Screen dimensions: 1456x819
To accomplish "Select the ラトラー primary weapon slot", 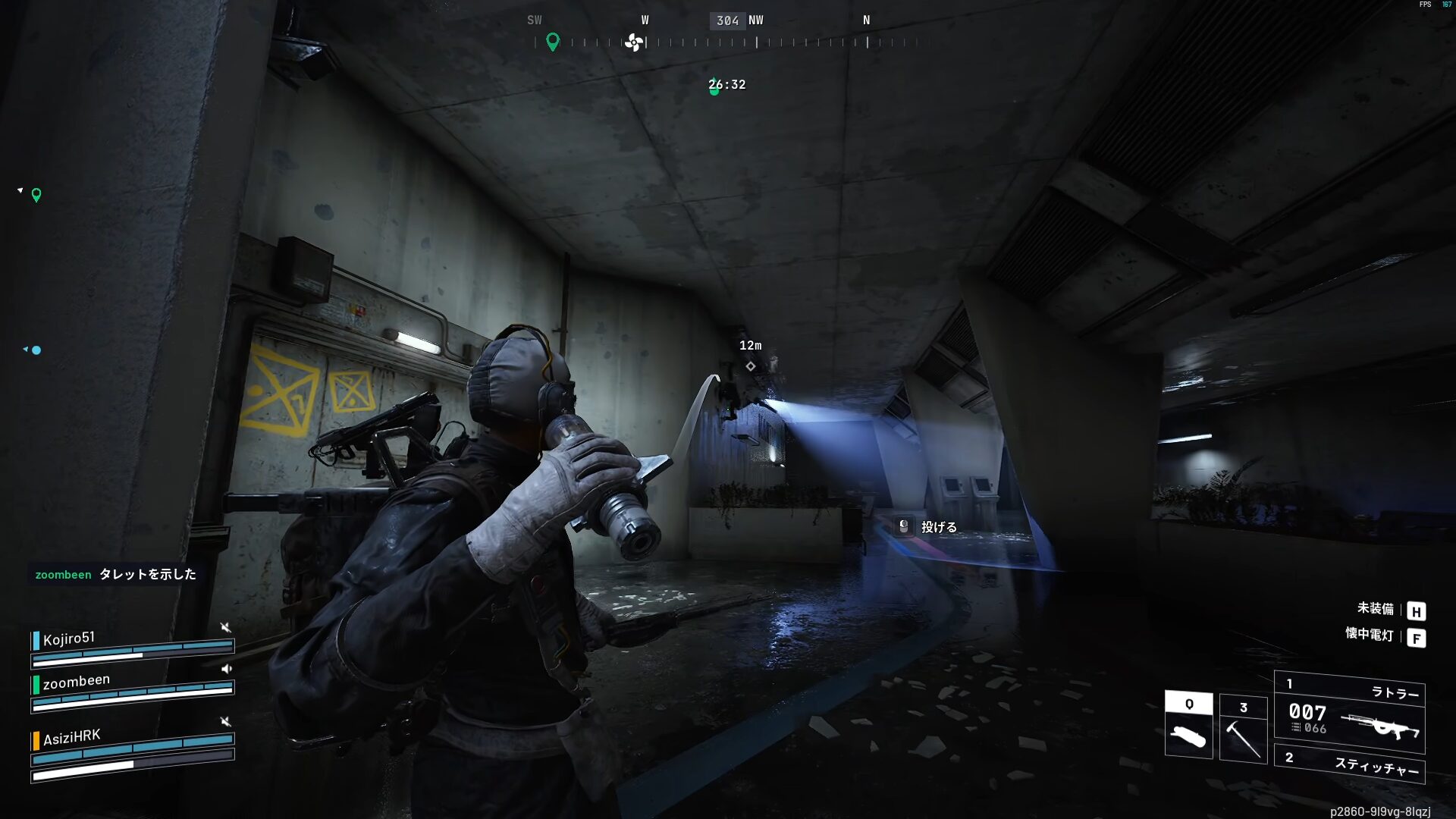I will [1350, 713].
